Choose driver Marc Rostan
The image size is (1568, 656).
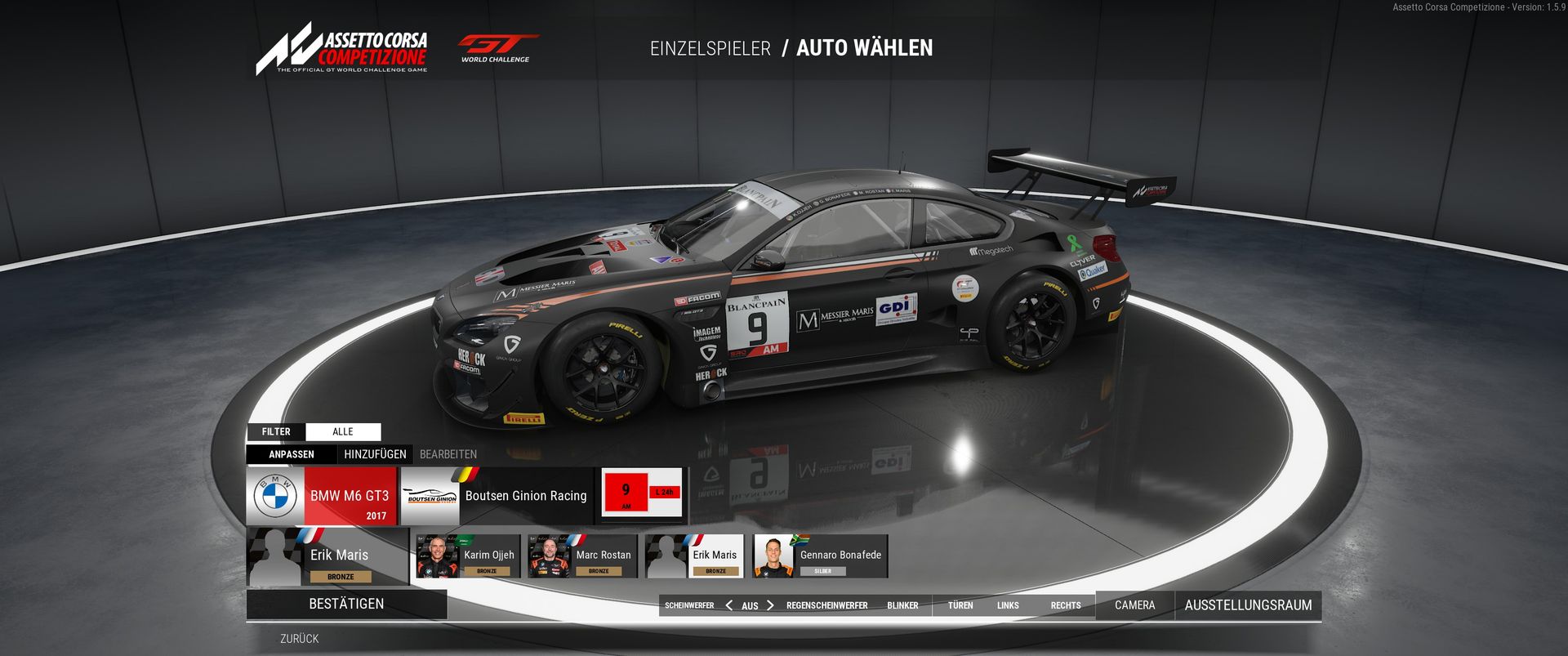[x=581, y=556]
